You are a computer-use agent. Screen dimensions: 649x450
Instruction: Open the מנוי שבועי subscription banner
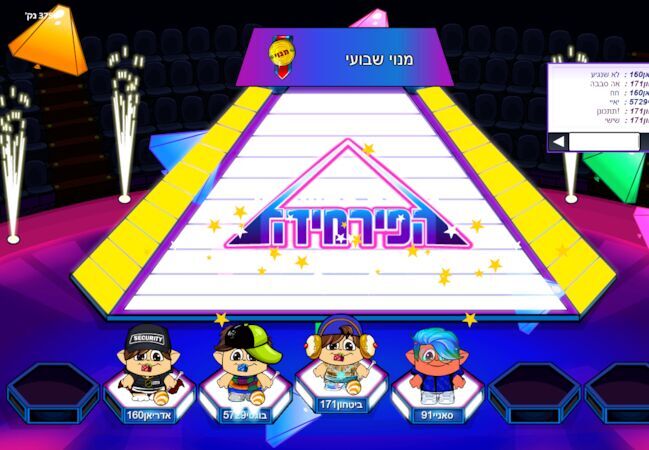point(338,57)
